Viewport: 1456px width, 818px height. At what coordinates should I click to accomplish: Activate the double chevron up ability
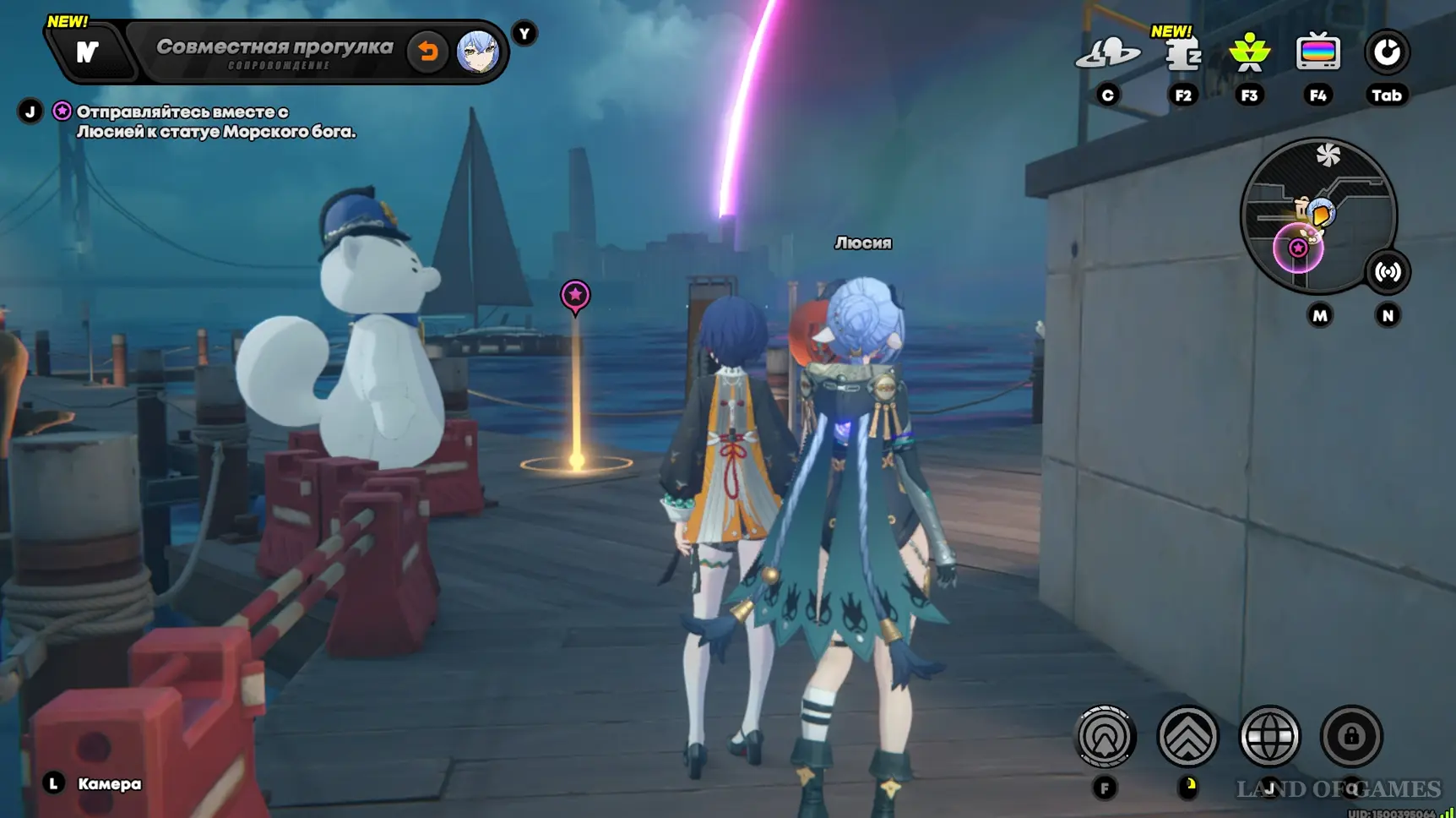tap(1187, 737)
